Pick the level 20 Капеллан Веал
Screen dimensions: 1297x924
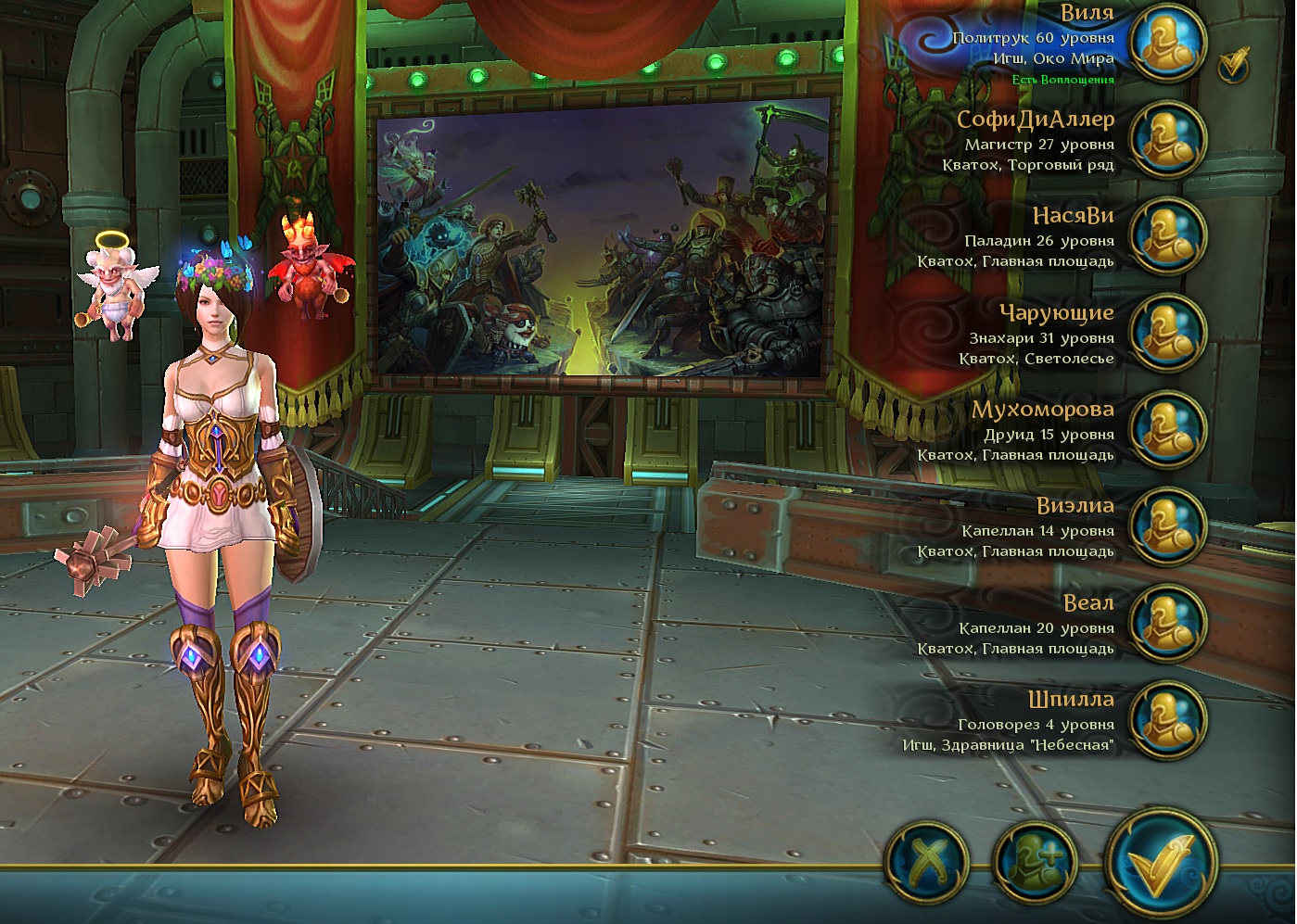(1167, 623)
